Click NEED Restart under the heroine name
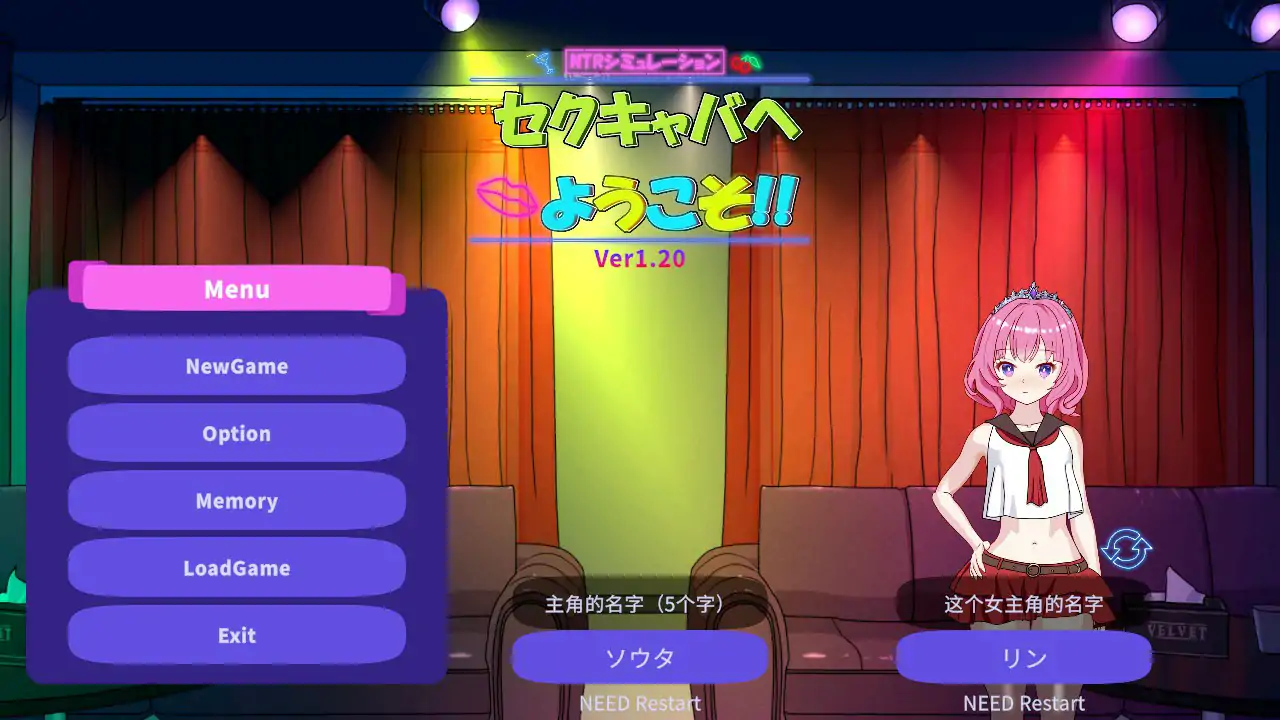The image size is (1280, 720). tap(1023, 703)
